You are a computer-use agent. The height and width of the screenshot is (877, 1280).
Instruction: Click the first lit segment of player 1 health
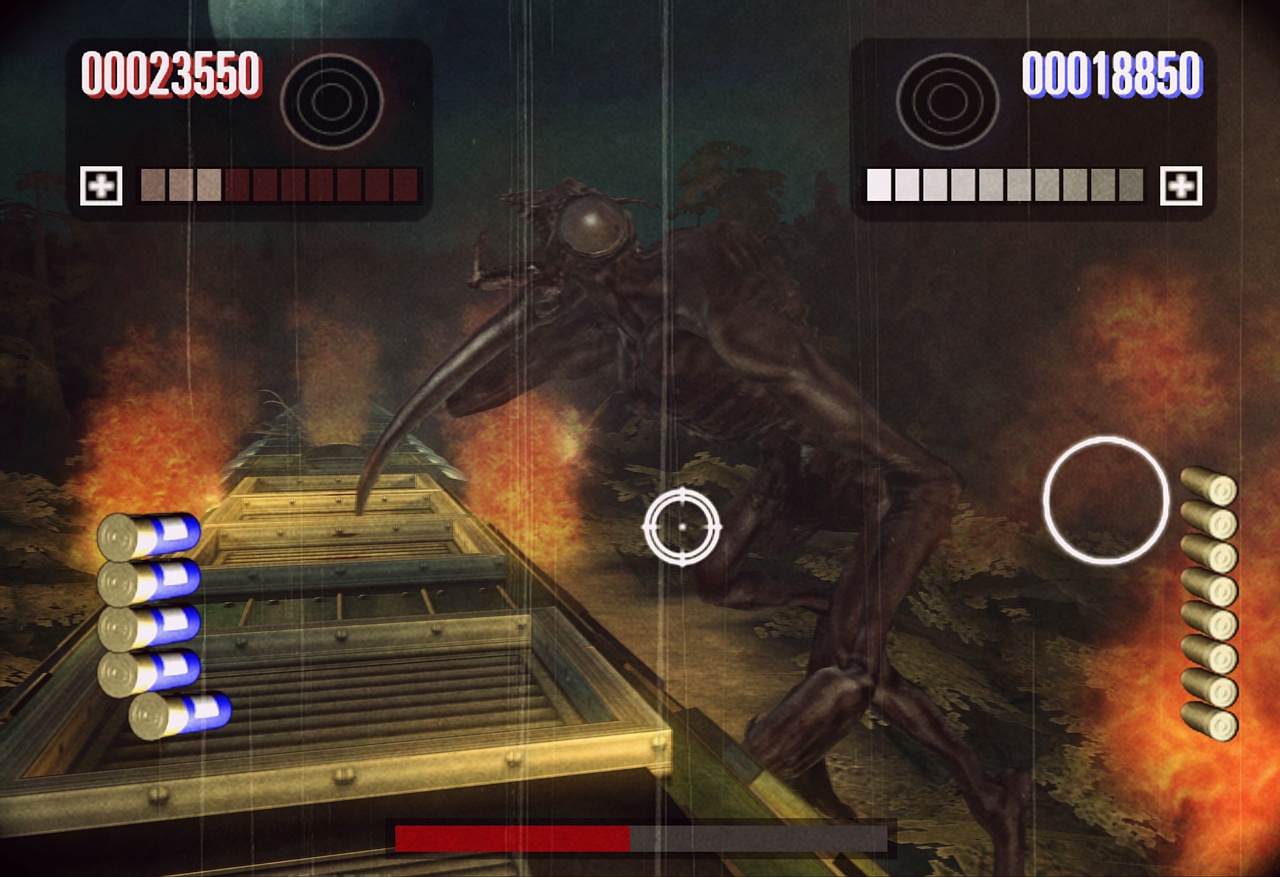(152, 183)
